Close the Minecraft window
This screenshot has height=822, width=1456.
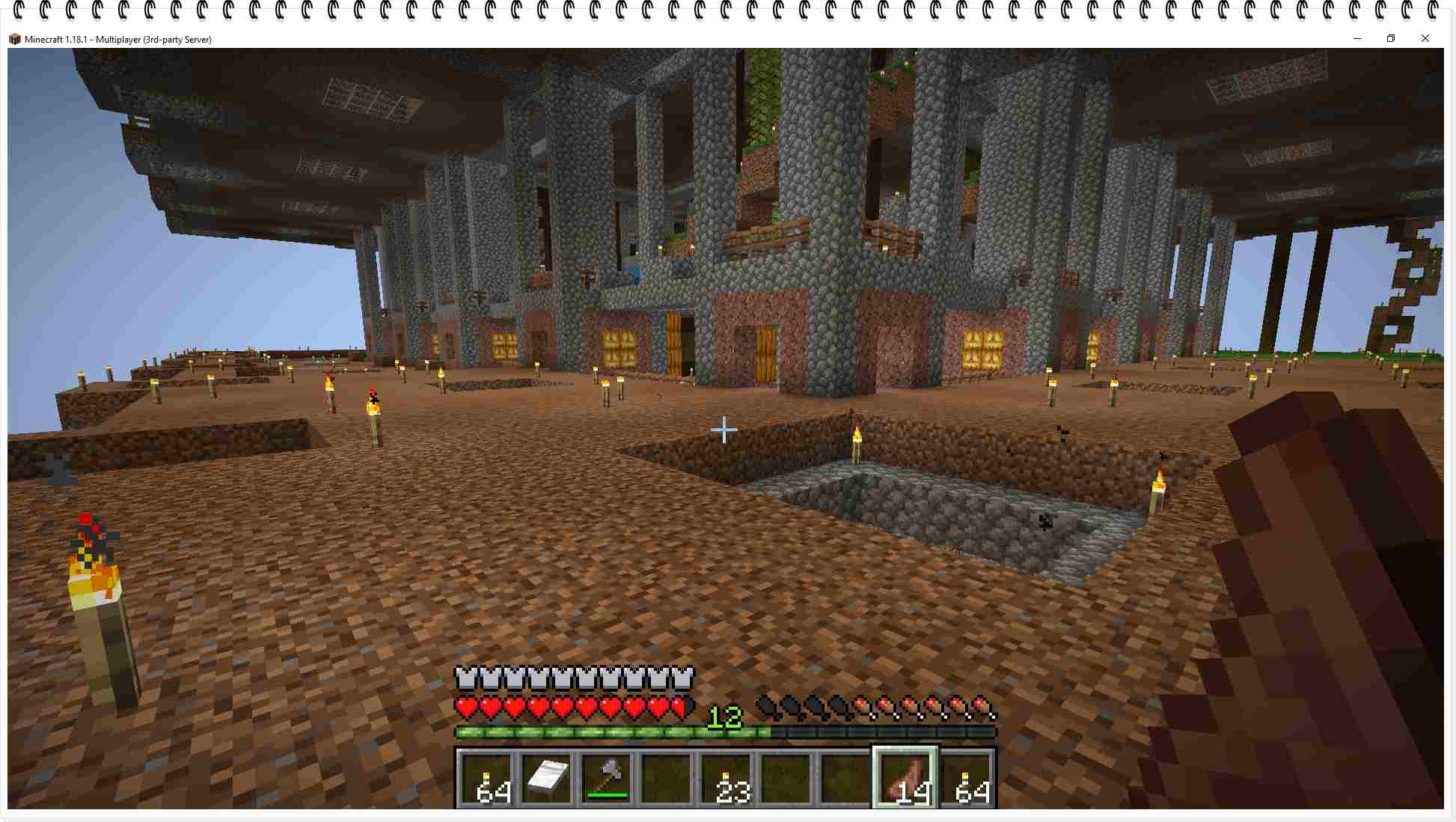1425,39
